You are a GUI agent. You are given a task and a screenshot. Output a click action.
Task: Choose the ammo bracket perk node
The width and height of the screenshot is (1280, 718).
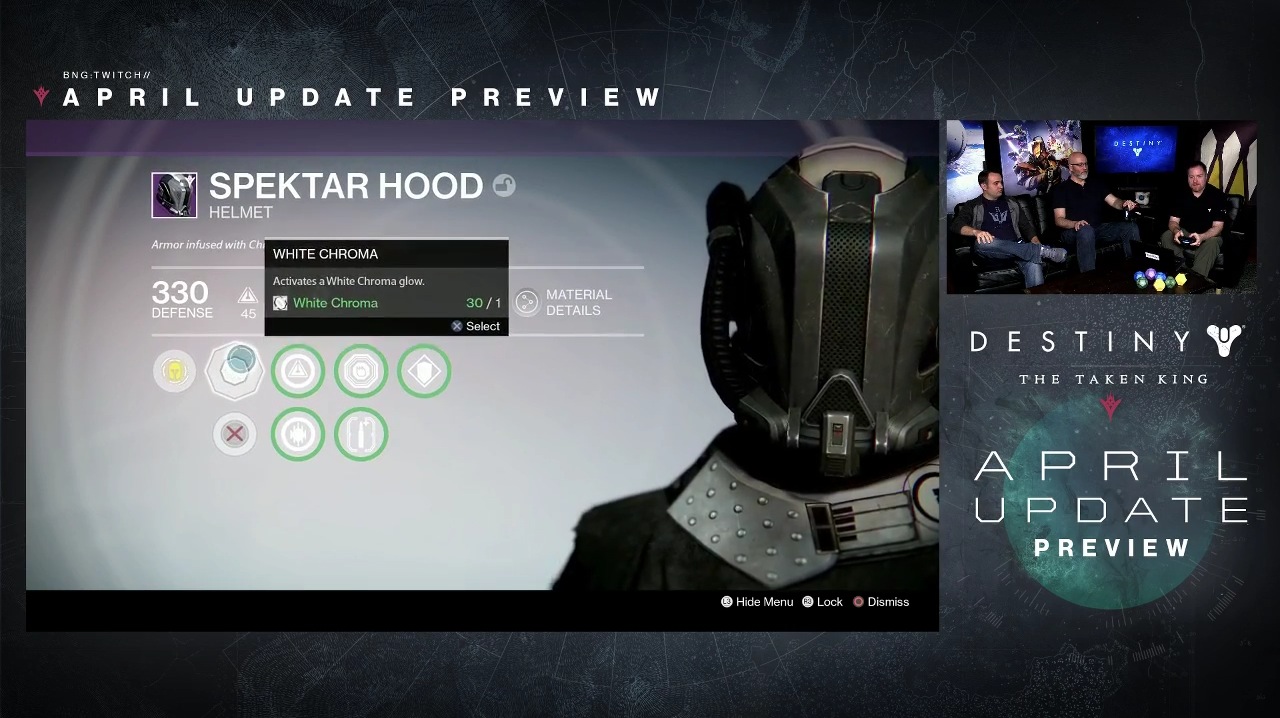coord(361,434)
